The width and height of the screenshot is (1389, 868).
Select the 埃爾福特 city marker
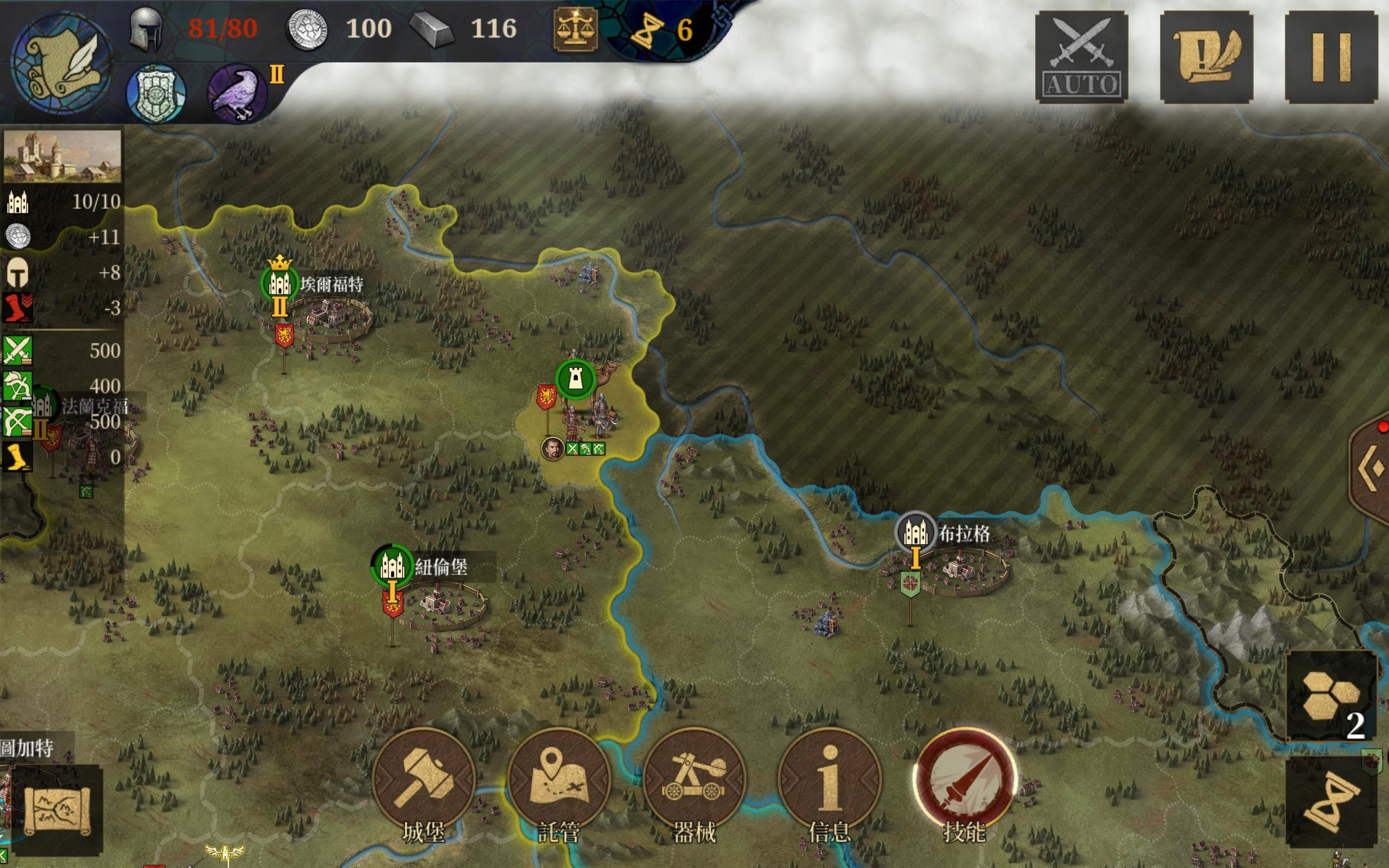[x=279, y=283]
